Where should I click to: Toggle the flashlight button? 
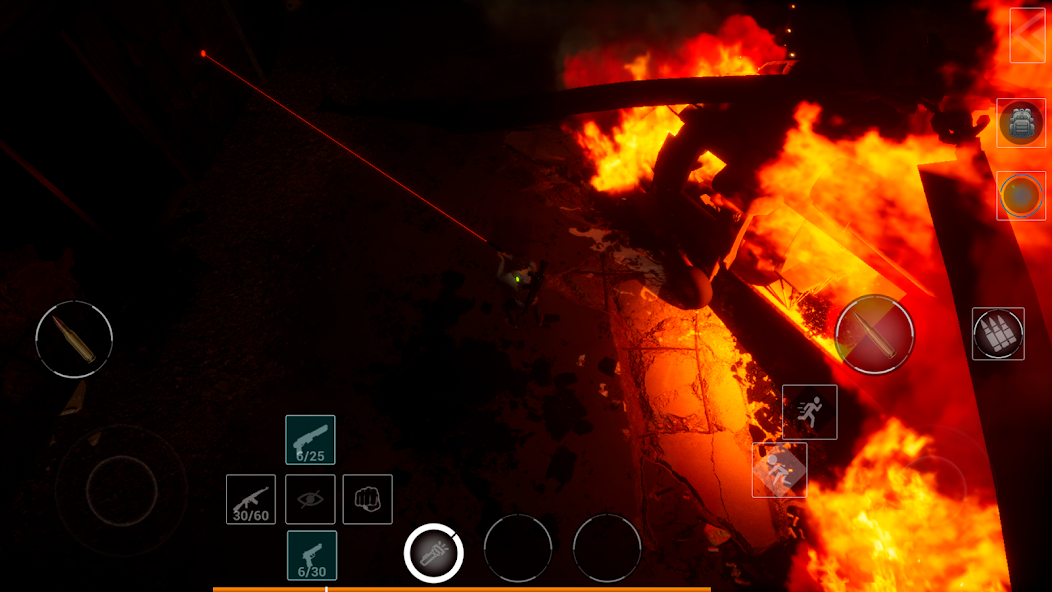point(434,553)
